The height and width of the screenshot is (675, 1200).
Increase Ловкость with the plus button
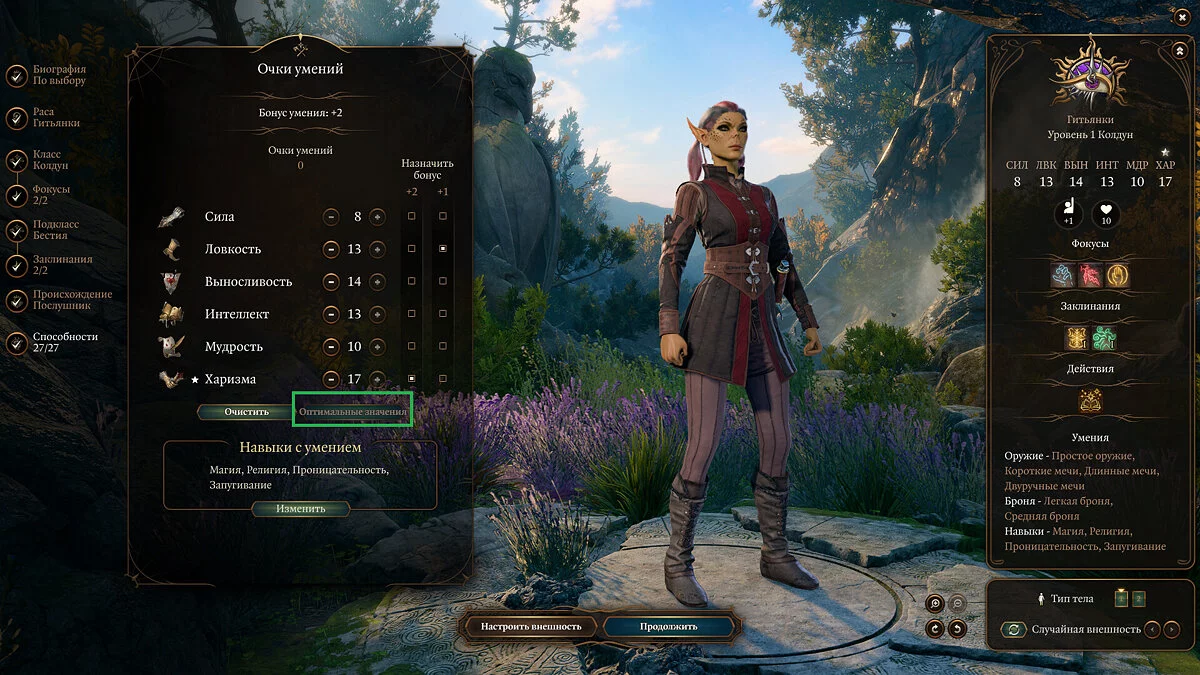click(377, 249)
